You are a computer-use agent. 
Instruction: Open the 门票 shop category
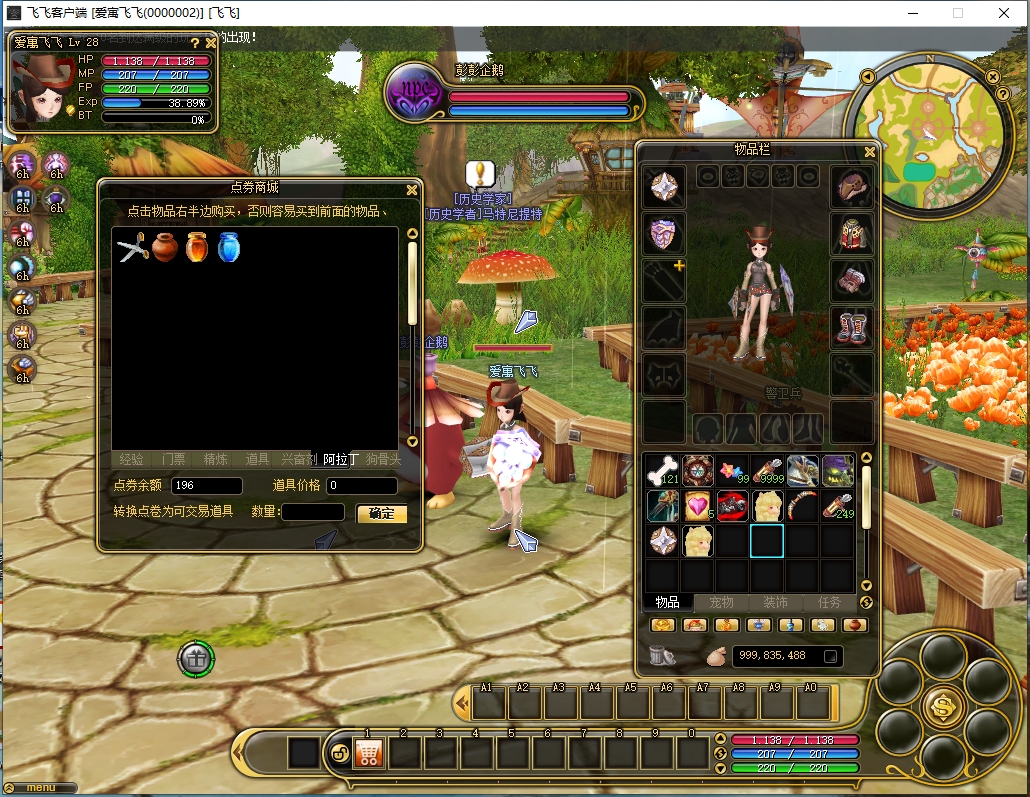point(174,459)
